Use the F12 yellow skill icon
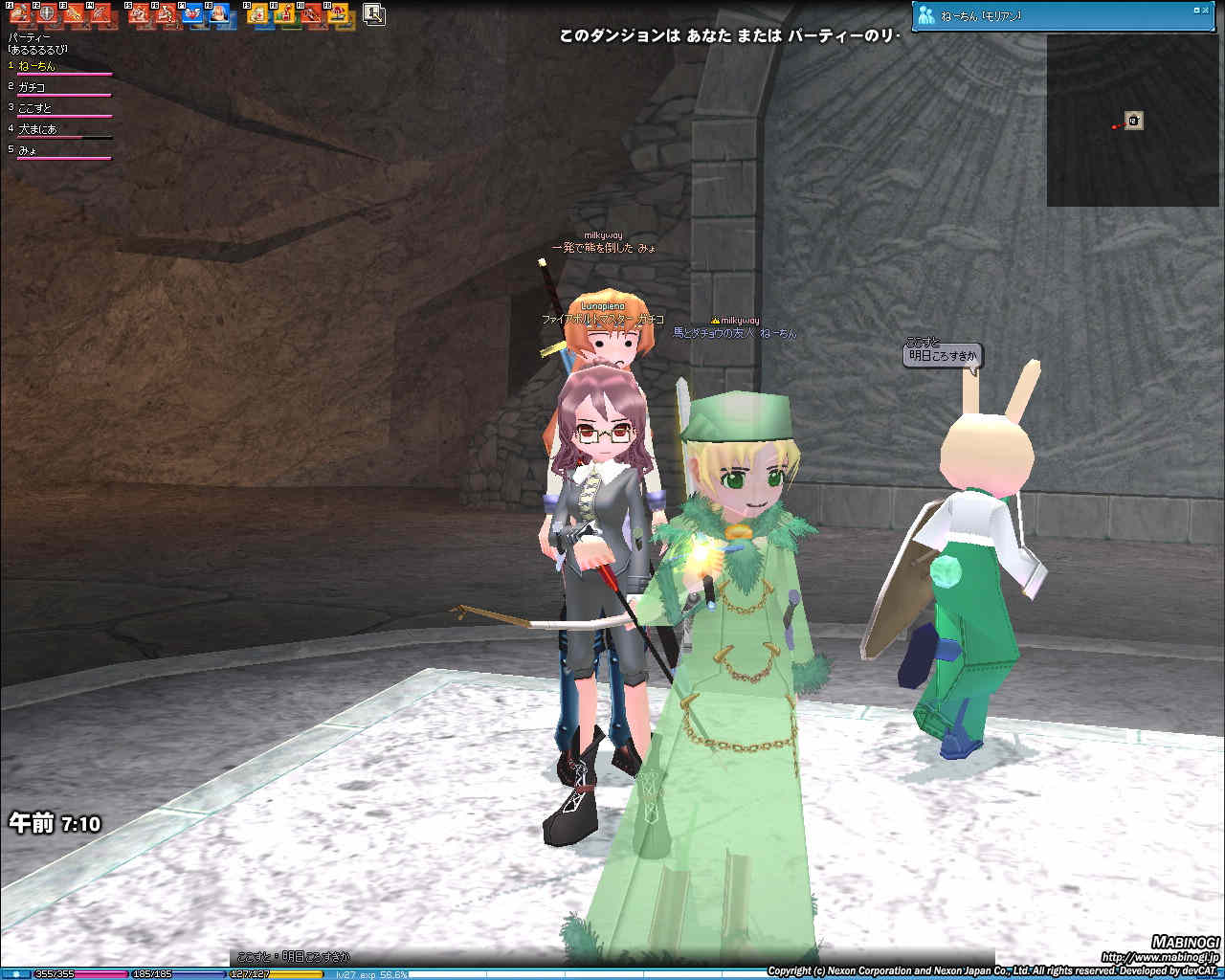 click(x=338, y=13)
